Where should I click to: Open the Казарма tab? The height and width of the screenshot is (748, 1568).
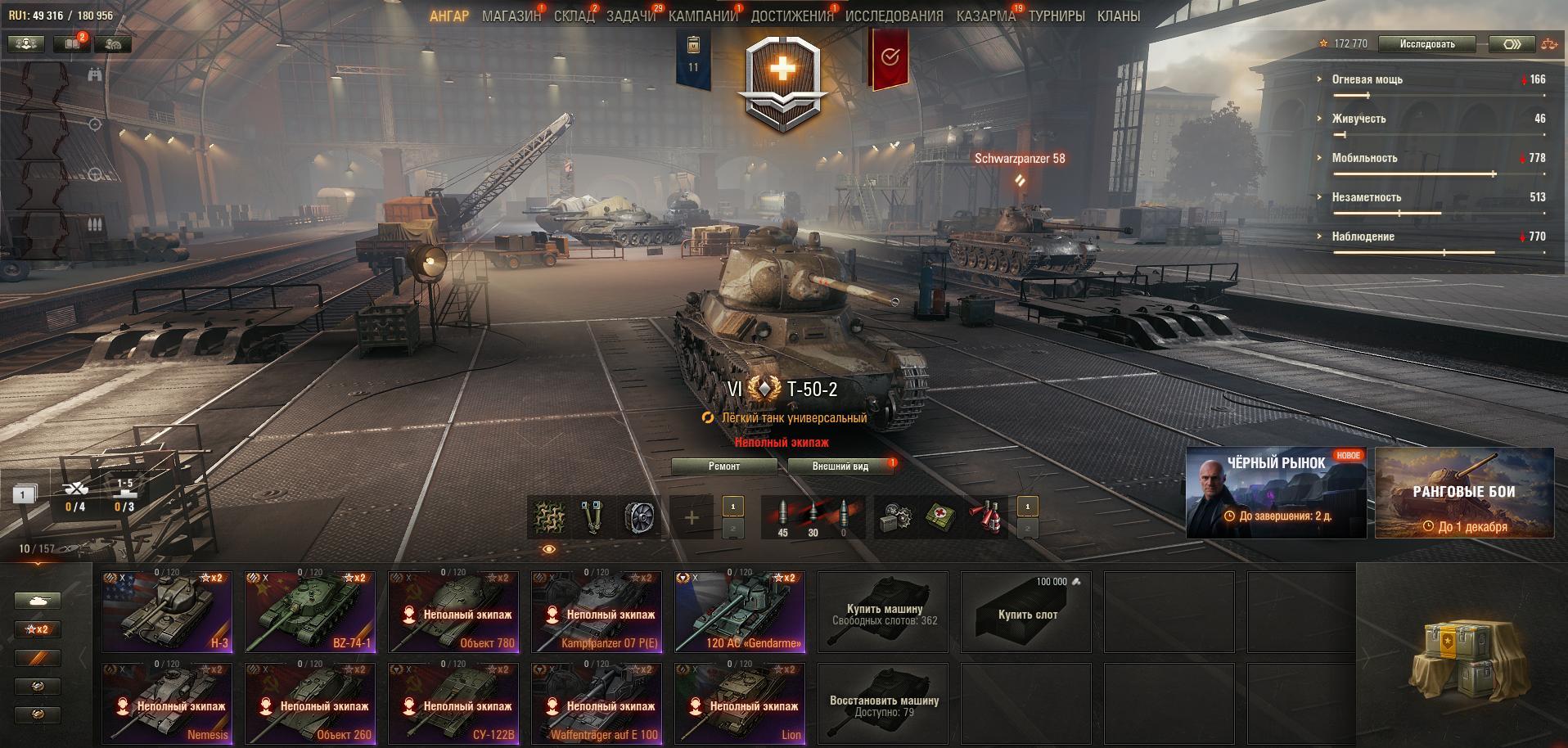985,16
